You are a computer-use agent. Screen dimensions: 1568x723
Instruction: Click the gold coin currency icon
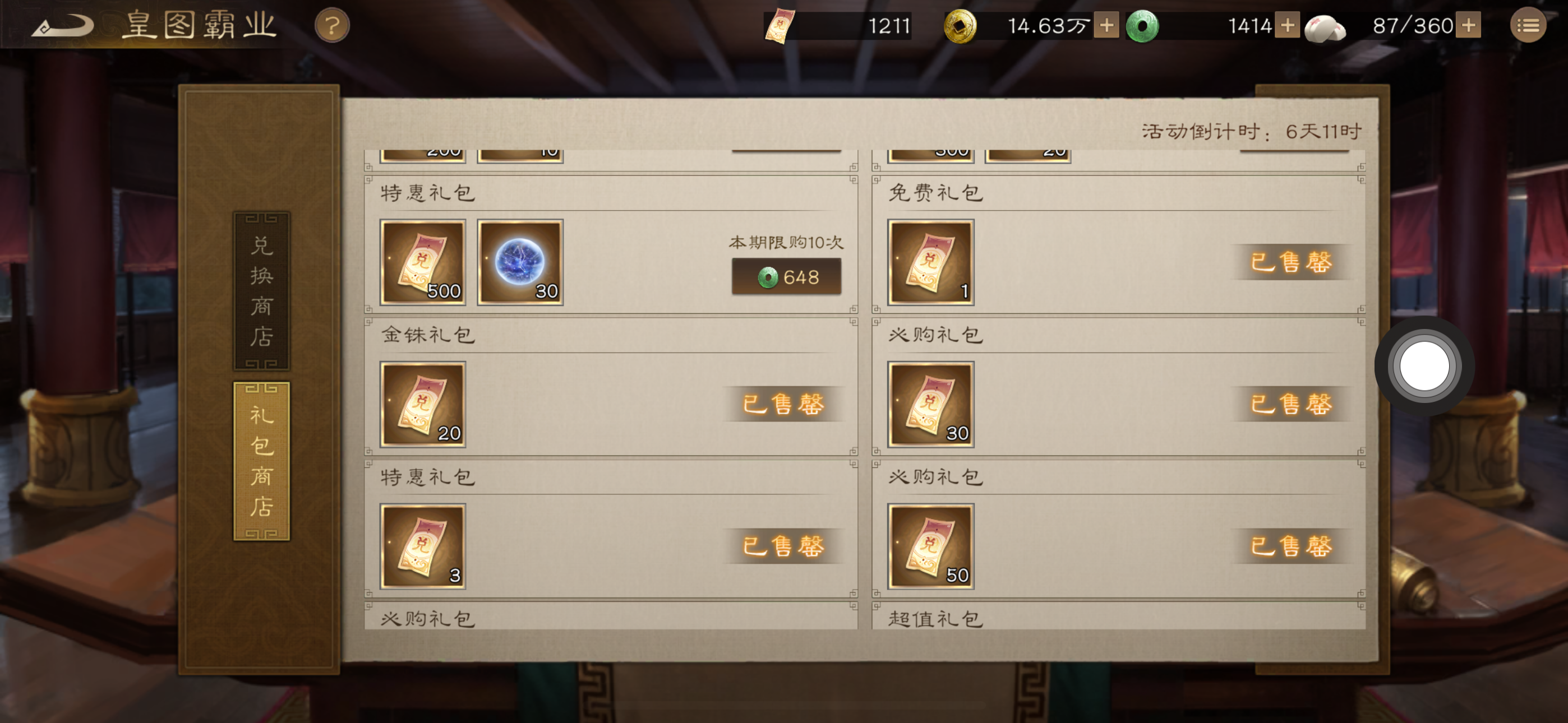click(965, 24)
